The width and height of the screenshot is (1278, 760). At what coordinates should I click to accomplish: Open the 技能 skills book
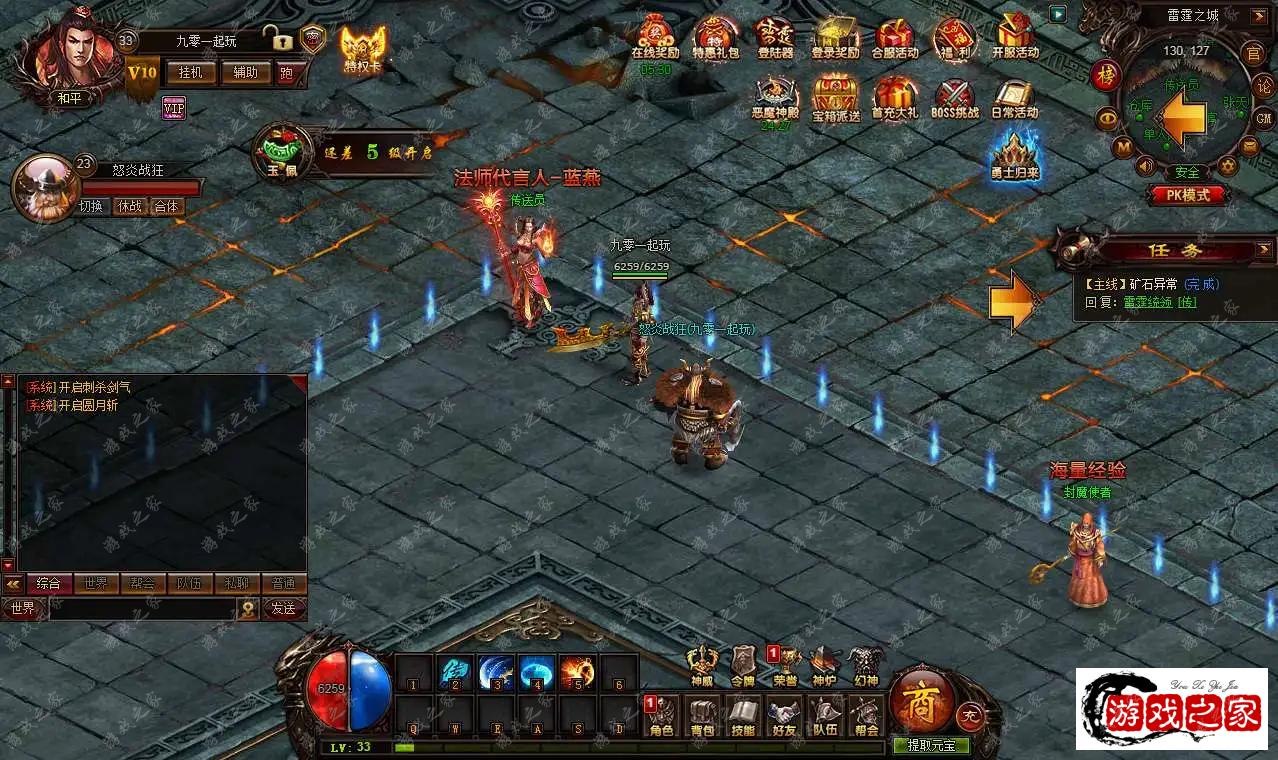click(x=742, y=716)
